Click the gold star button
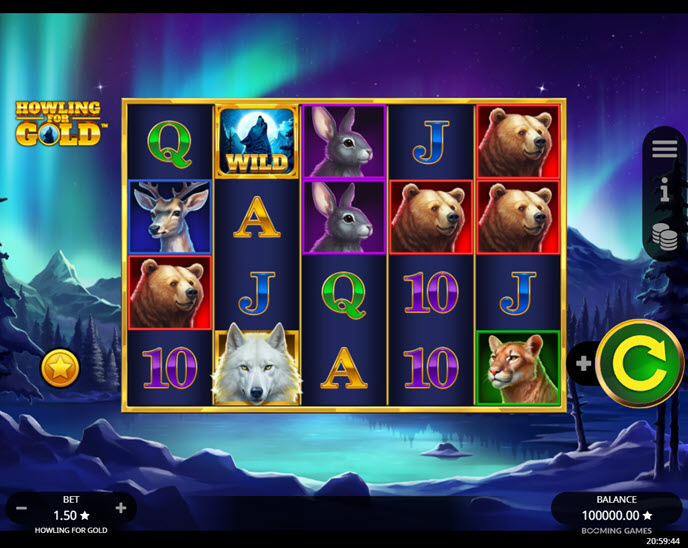The height and width of the screenshot is (548, 688). [60, 369]
